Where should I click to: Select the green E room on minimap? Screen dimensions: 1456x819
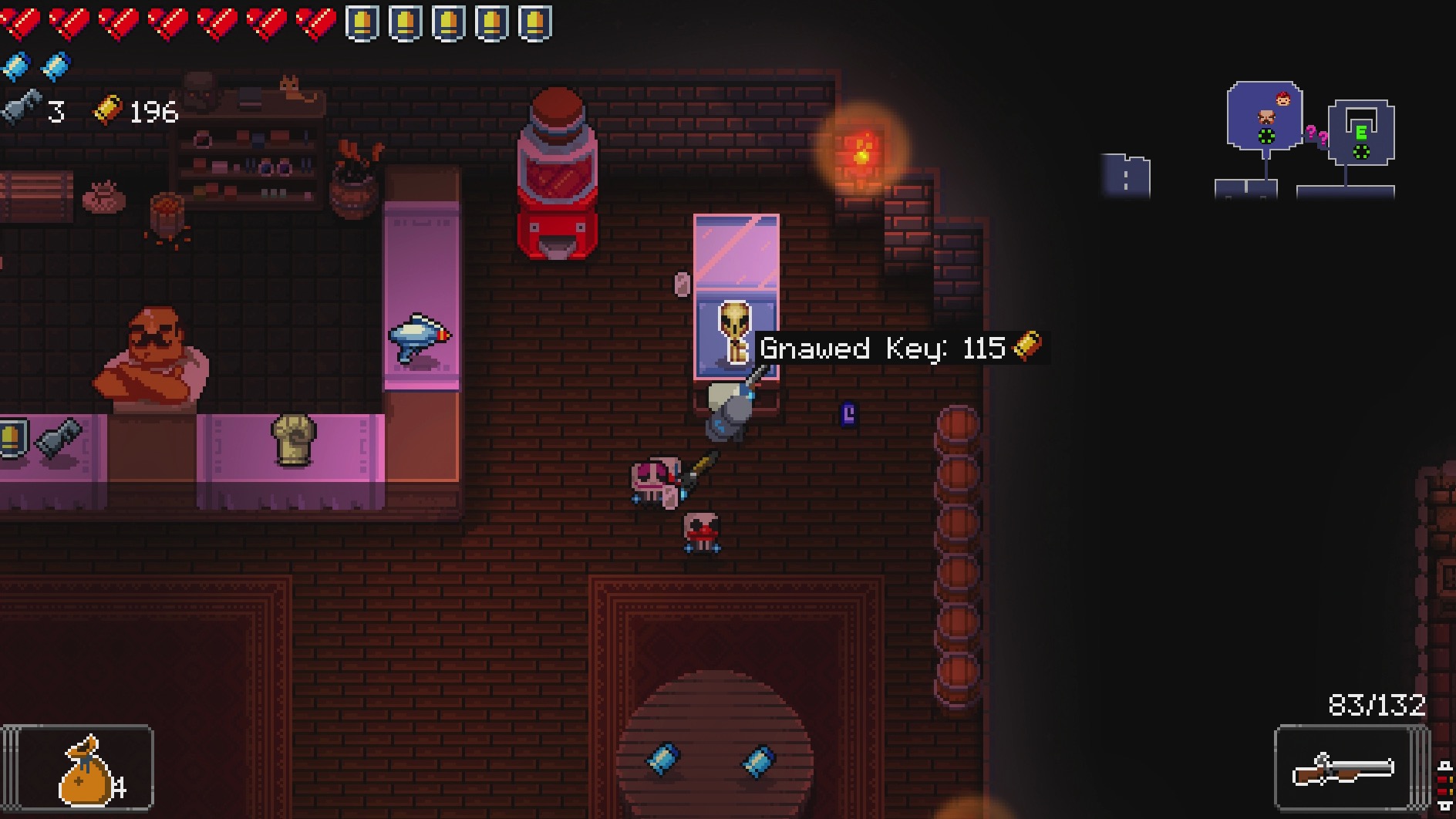coord(1361,131)
